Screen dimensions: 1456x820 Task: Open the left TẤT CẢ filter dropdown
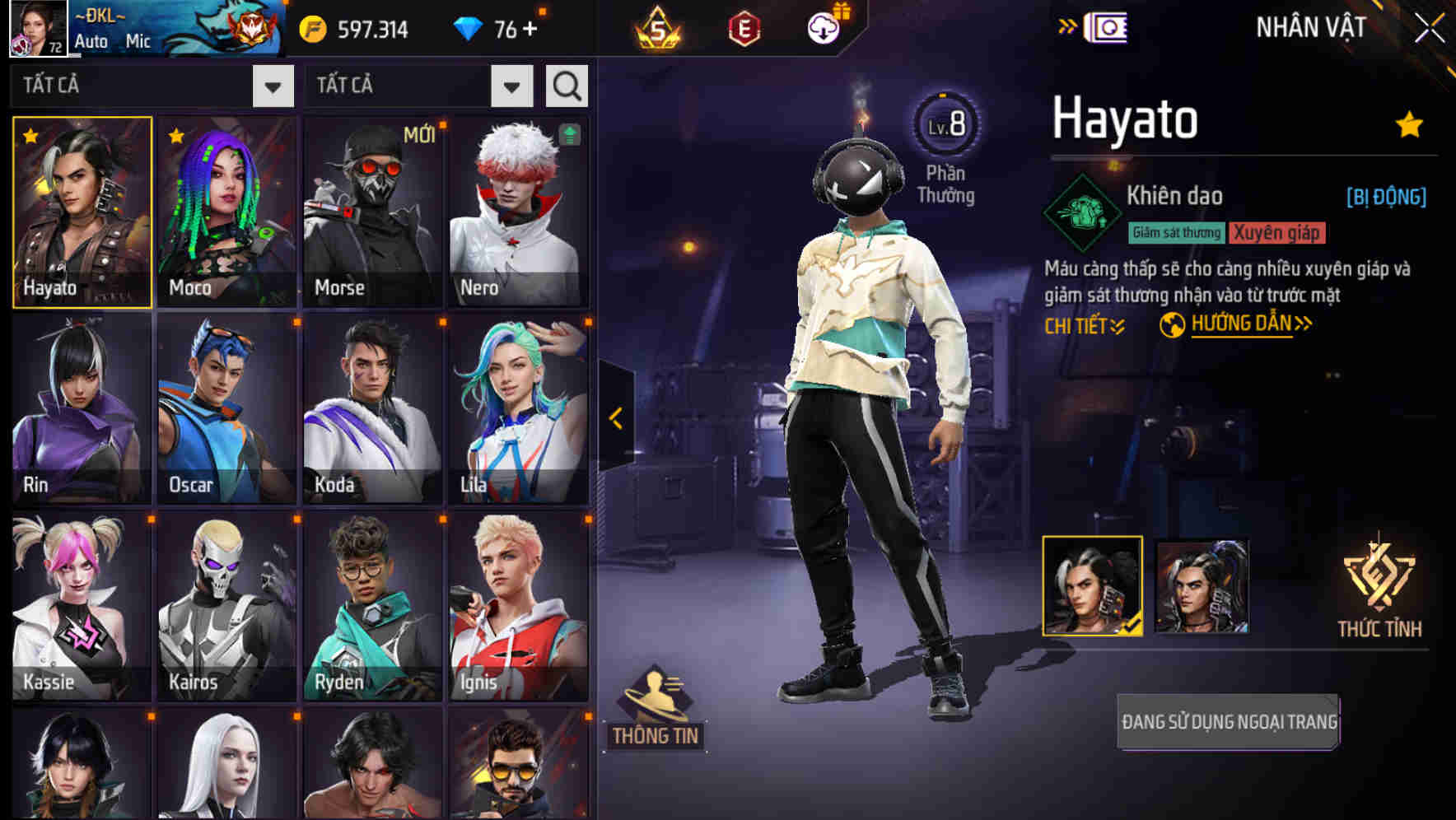click(272, 85)
